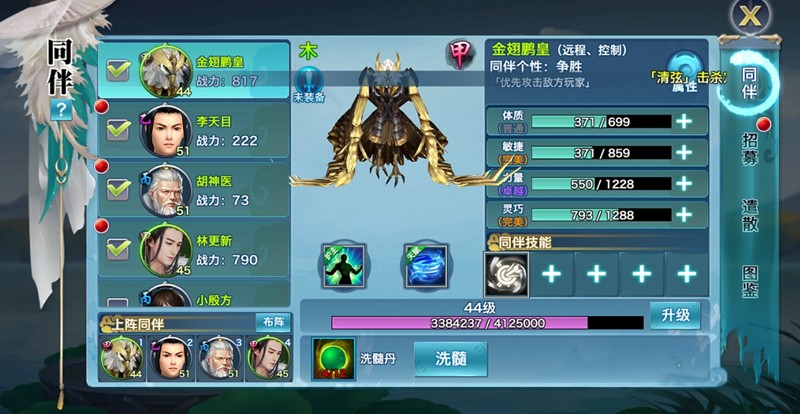Tap the 升级 level up button
Image resolution: width=800 pixels, height=414 pixels.
[674, 315]
